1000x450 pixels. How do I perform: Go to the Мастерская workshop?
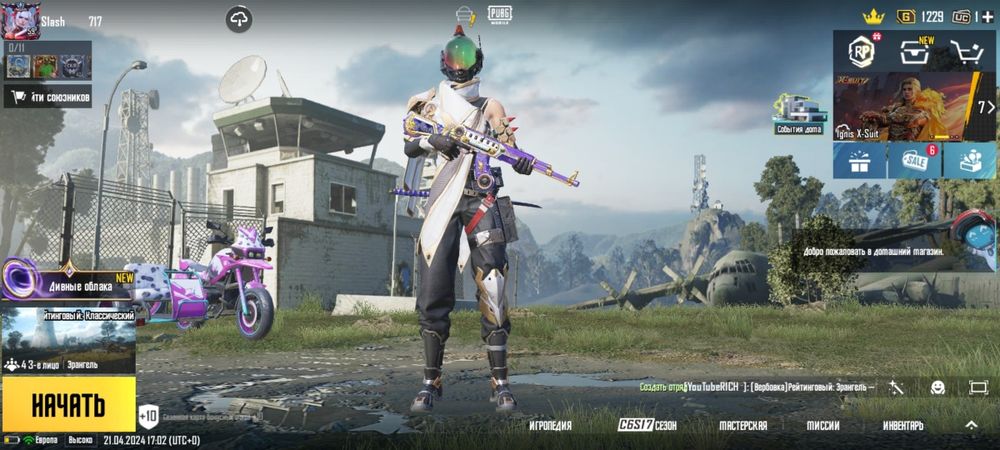click(743, 426)
